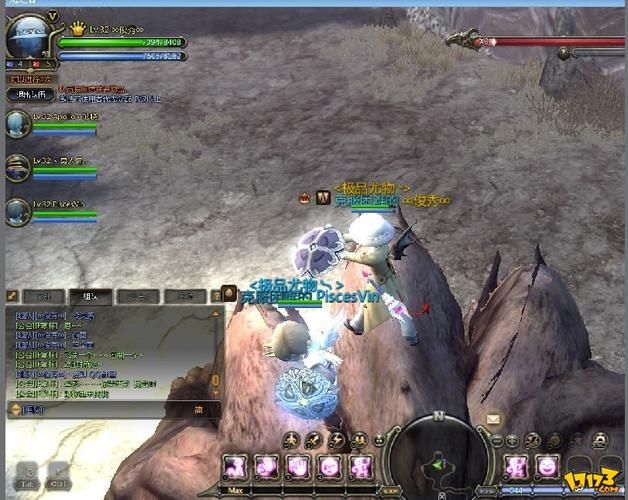Image resolution: width=628 pixels, height=500 pixels.
Task: Use the pink smiley face skill right of minimap
Action: pyautogui.click(x=547, y=466)
